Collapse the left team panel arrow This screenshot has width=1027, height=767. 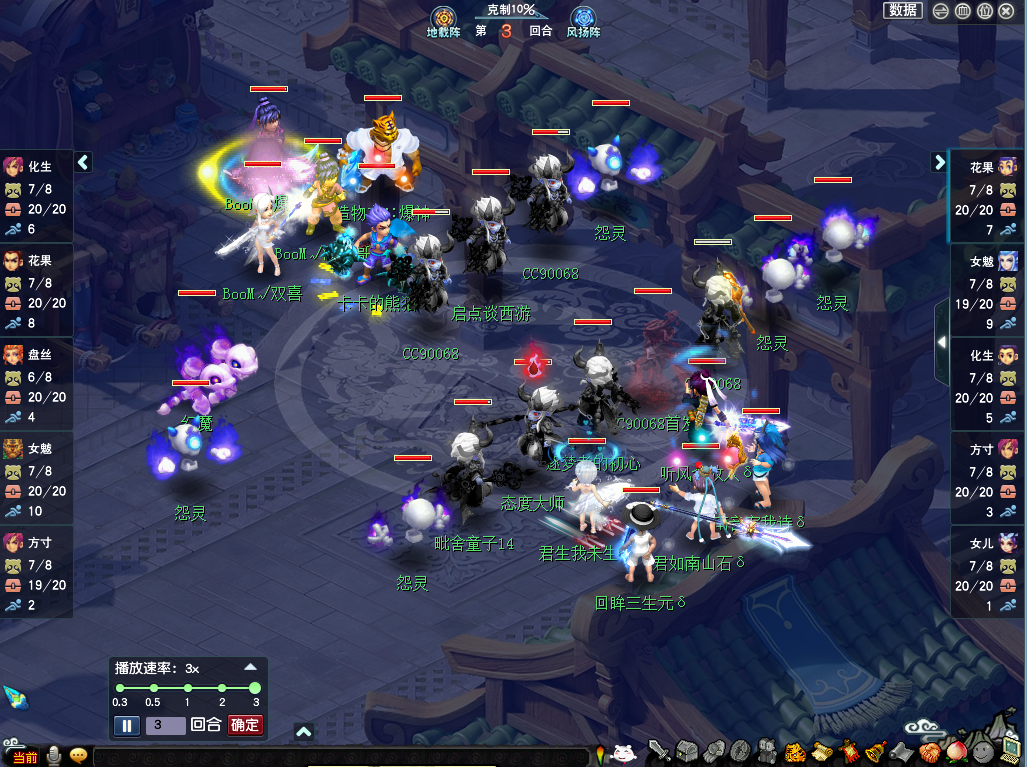83,162
